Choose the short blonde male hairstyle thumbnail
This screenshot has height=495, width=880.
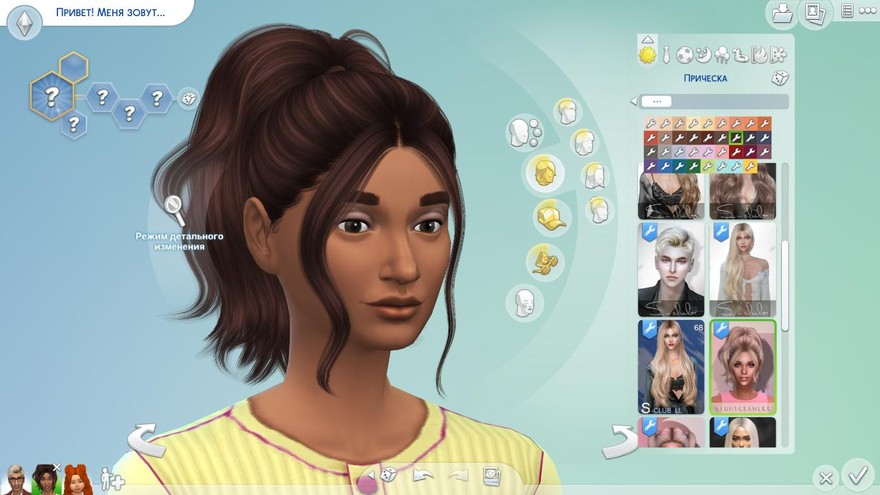[x=671, y=268]
